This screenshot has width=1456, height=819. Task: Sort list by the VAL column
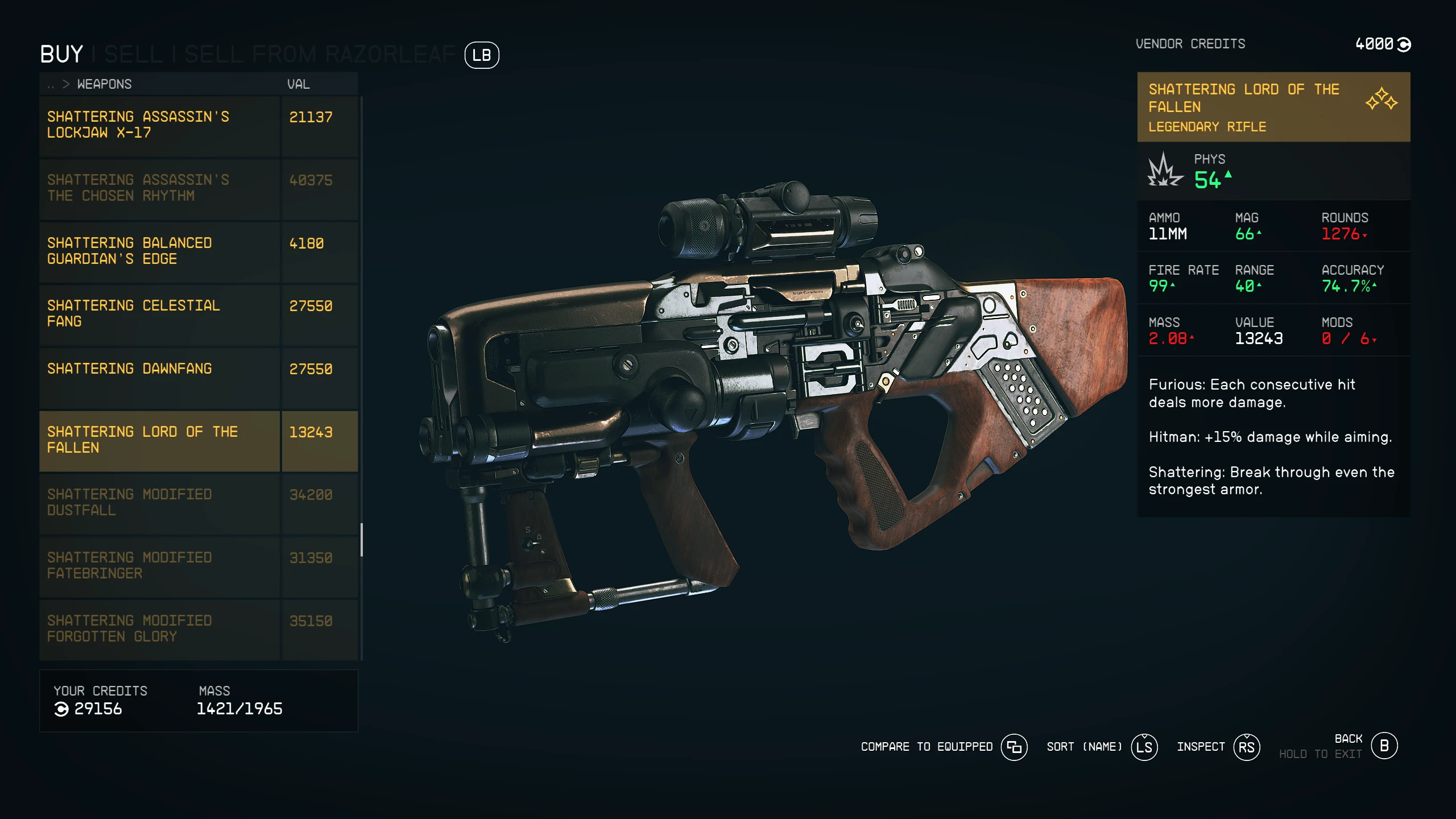point(298,85)
